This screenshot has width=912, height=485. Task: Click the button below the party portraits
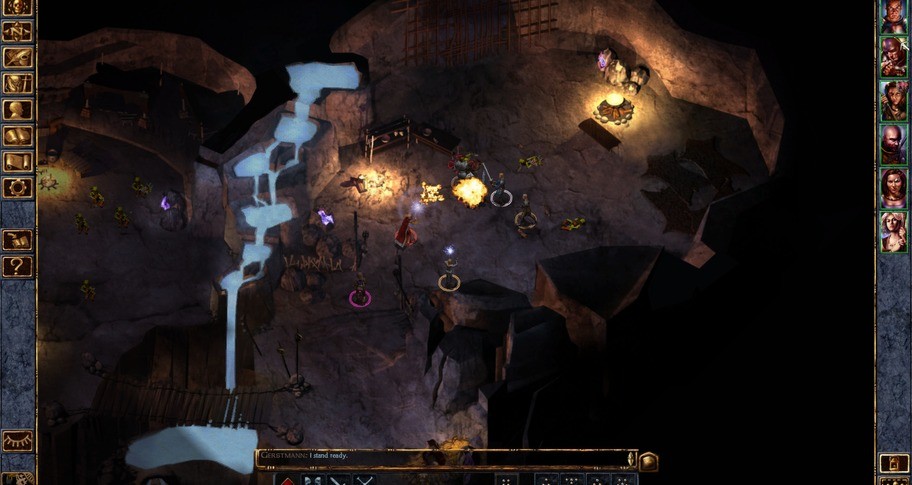pos(893,463)
